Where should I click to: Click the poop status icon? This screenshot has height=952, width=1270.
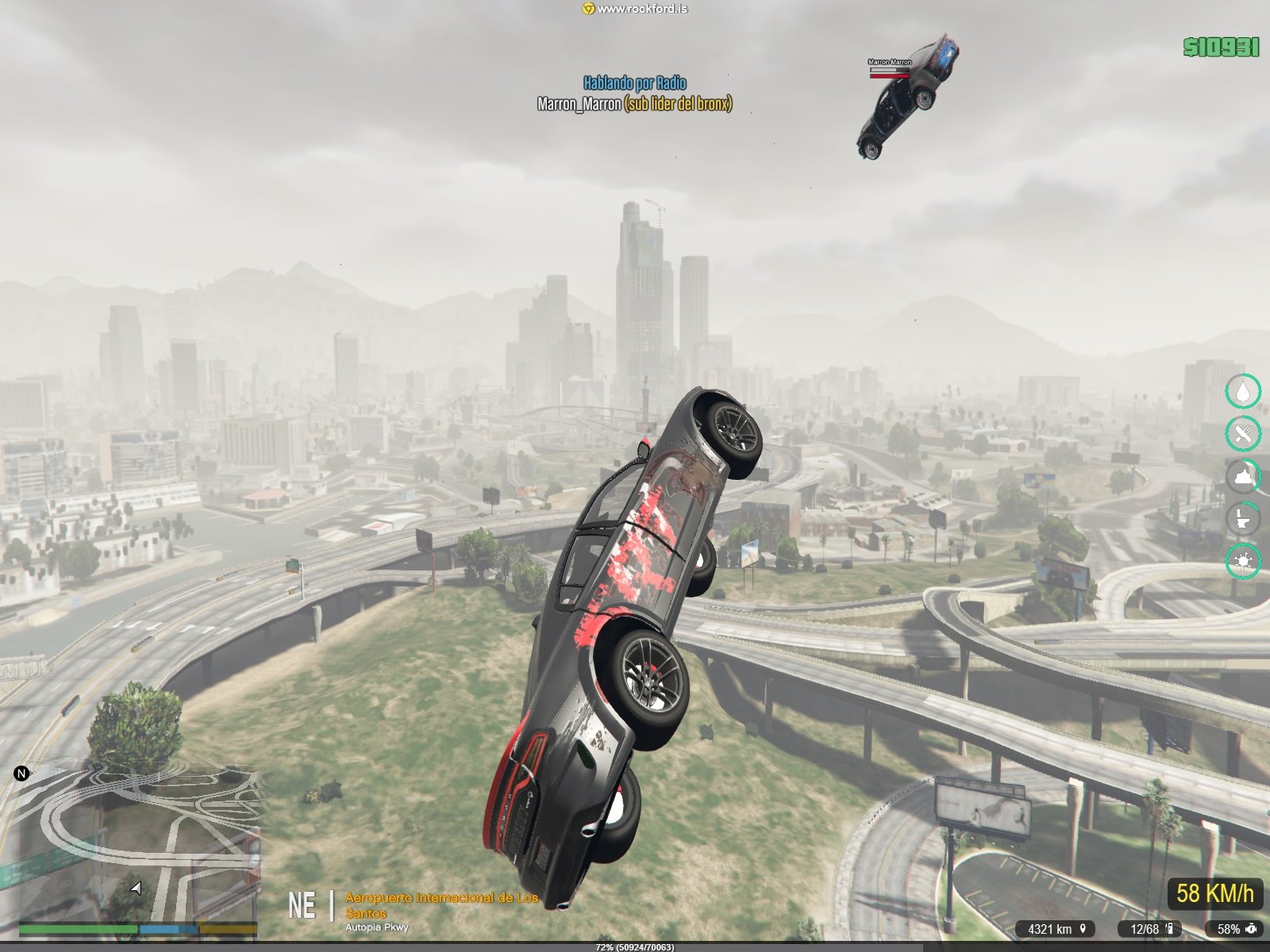pyautogui.click(x=1243, y=477)
